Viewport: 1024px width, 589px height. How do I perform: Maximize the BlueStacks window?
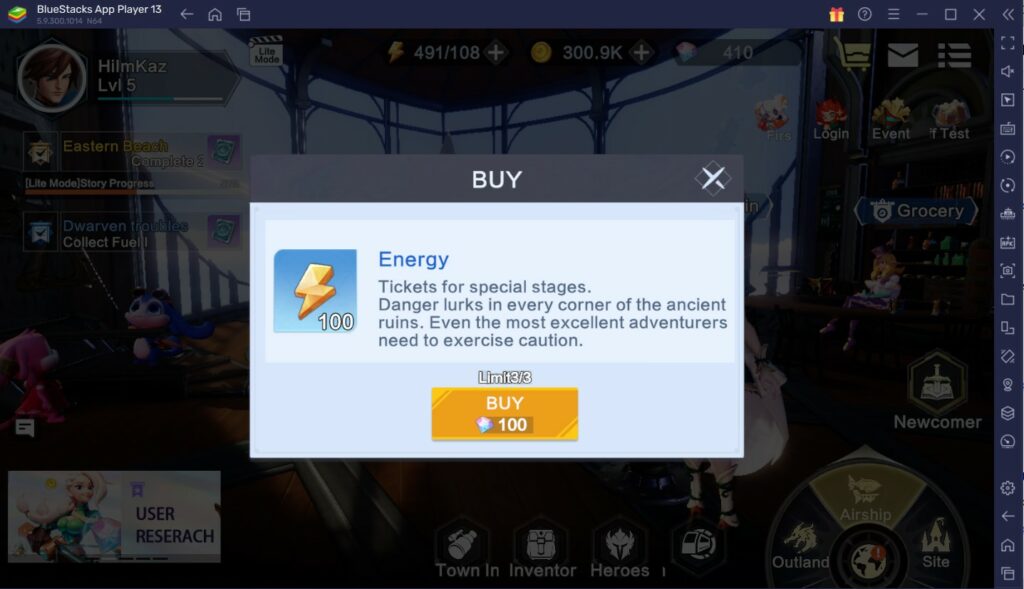point(950,14)
